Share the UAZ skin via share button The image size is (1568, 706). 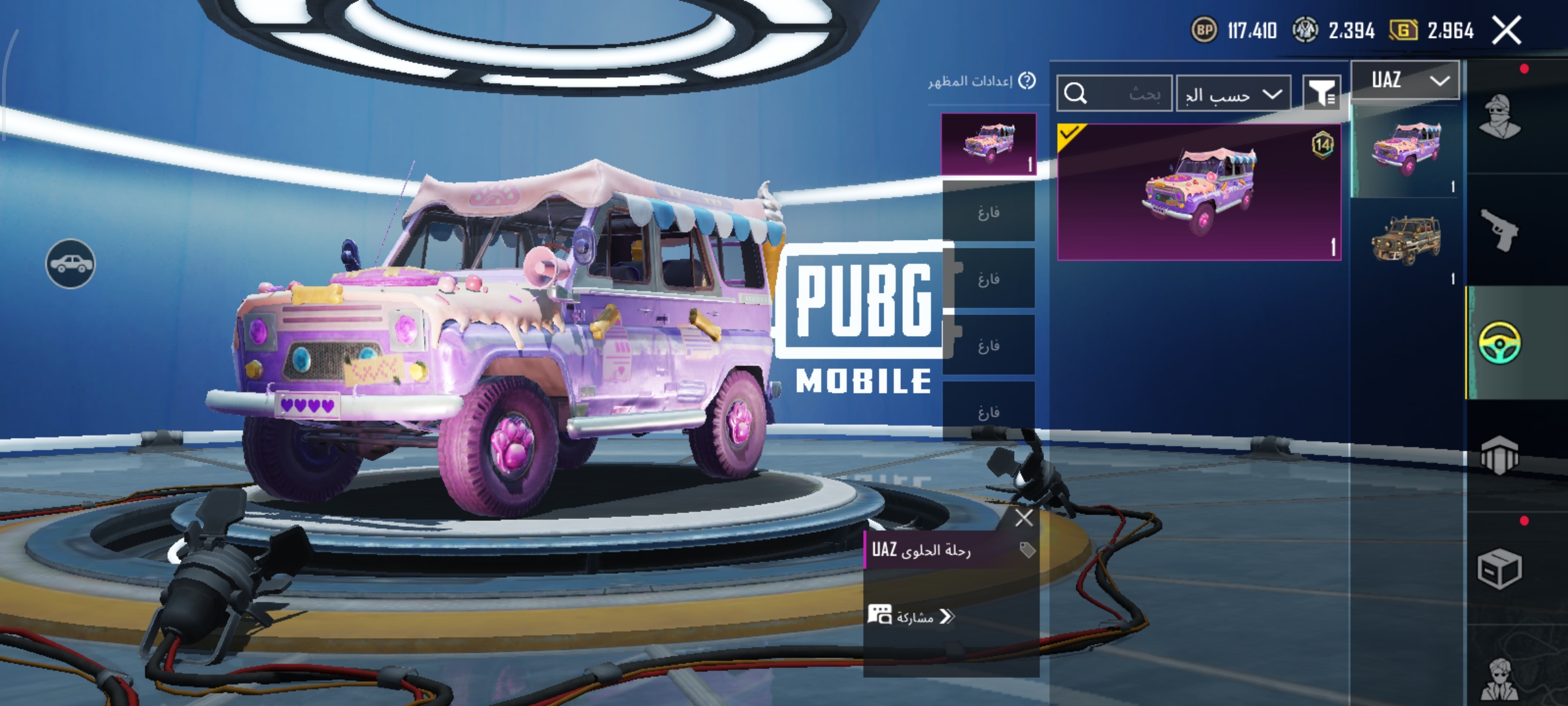coord(911,616)
